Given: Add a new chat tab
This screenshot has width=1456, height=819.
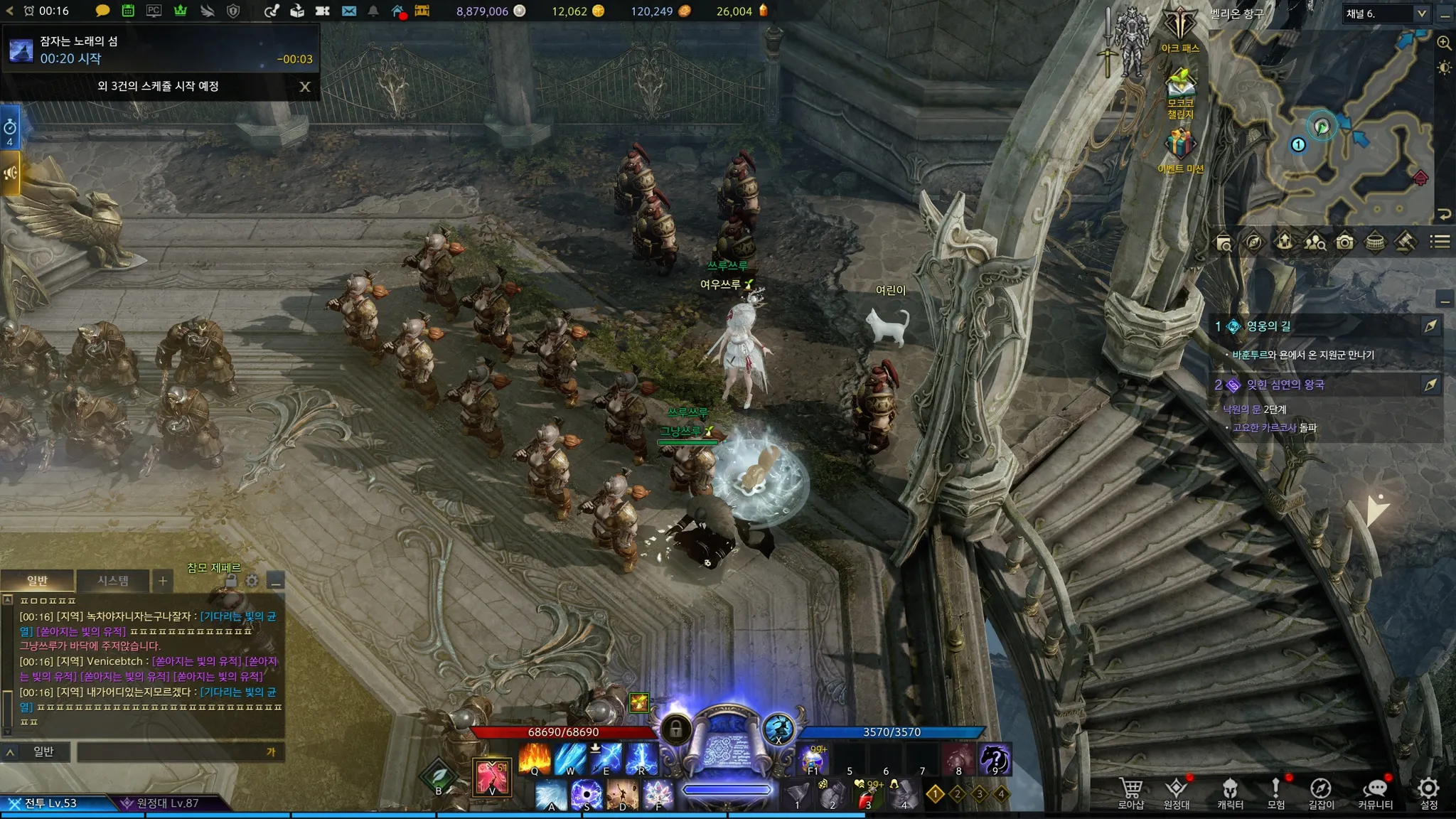Looking at the screenshot, I should point(163,581).
